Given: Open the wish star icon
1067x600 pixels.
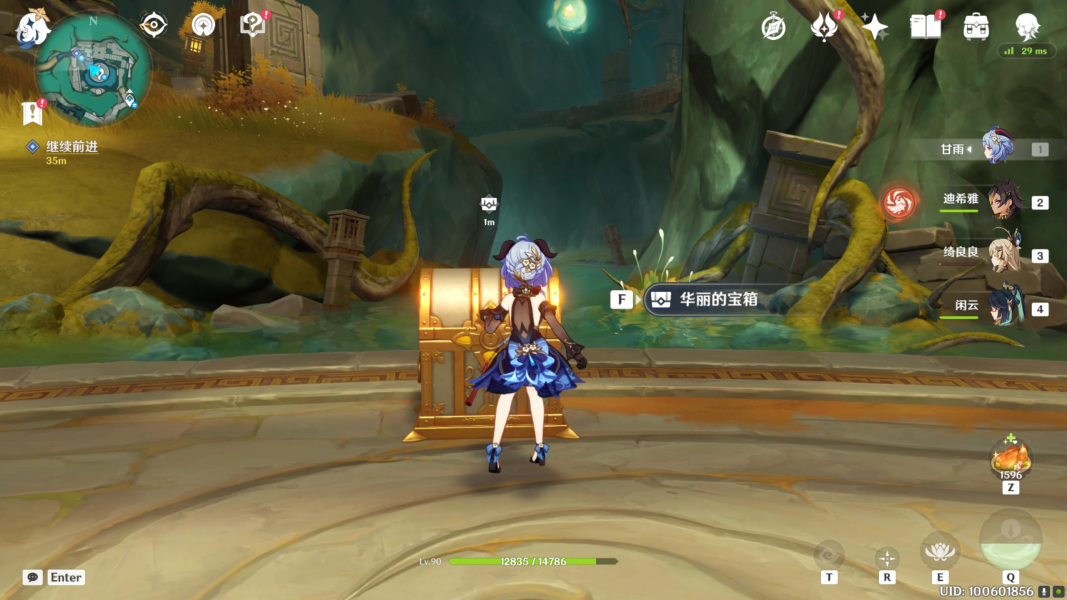Looking at the screenshot, I should tap(875, 27).
